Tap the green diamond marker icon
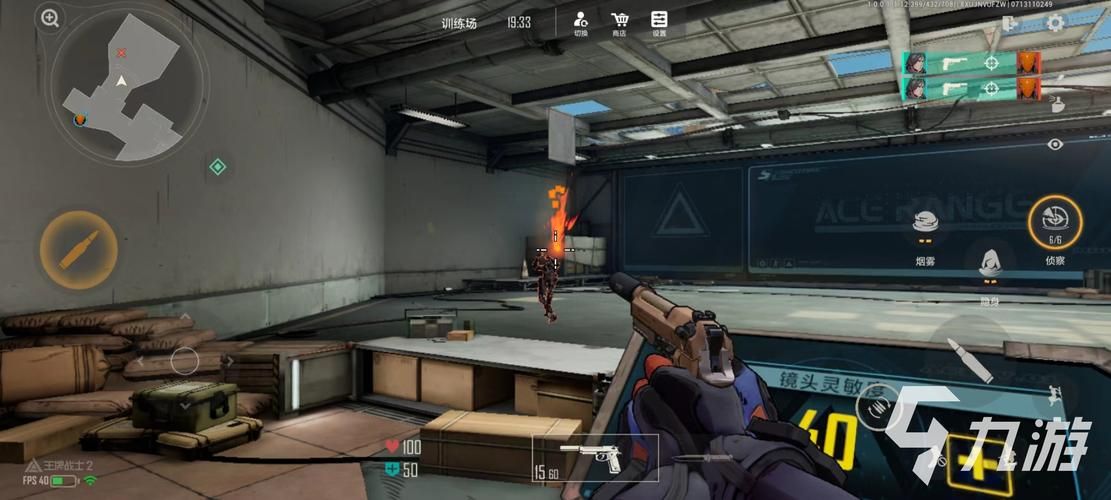 pyautogui.click(x=217, y=167)
